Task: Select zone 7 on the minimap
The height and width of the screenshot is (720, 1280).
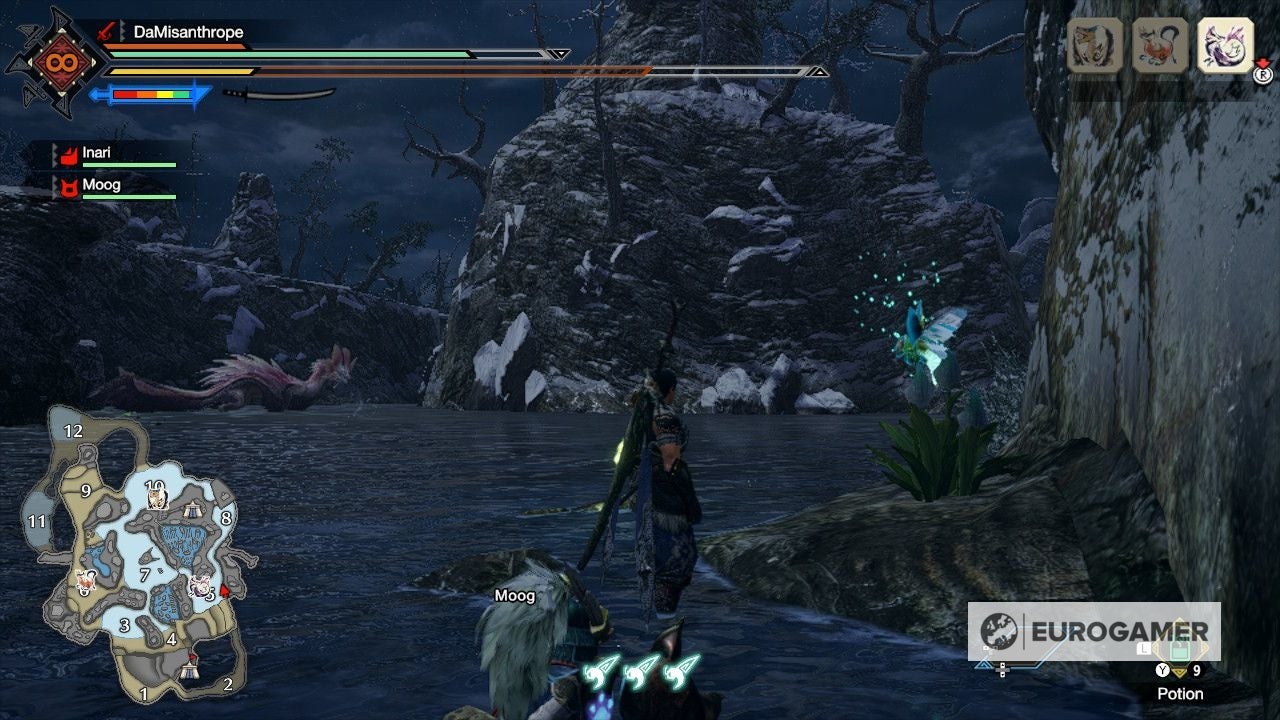Action: click(146, 575)
